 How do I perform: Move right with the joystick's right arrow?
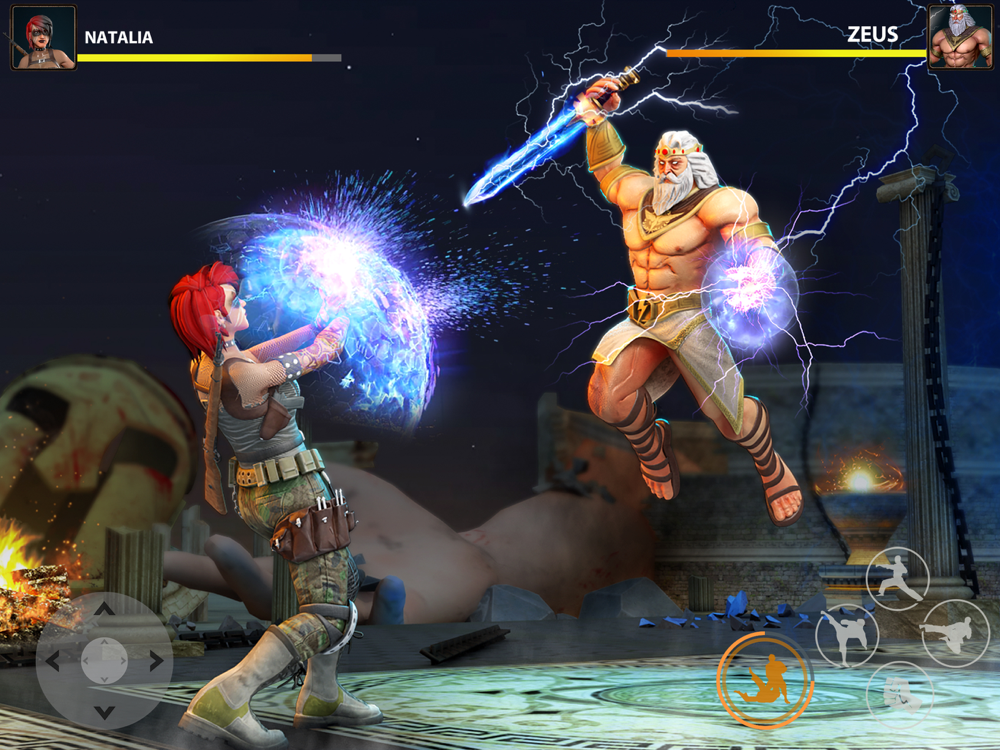(156, 660)
